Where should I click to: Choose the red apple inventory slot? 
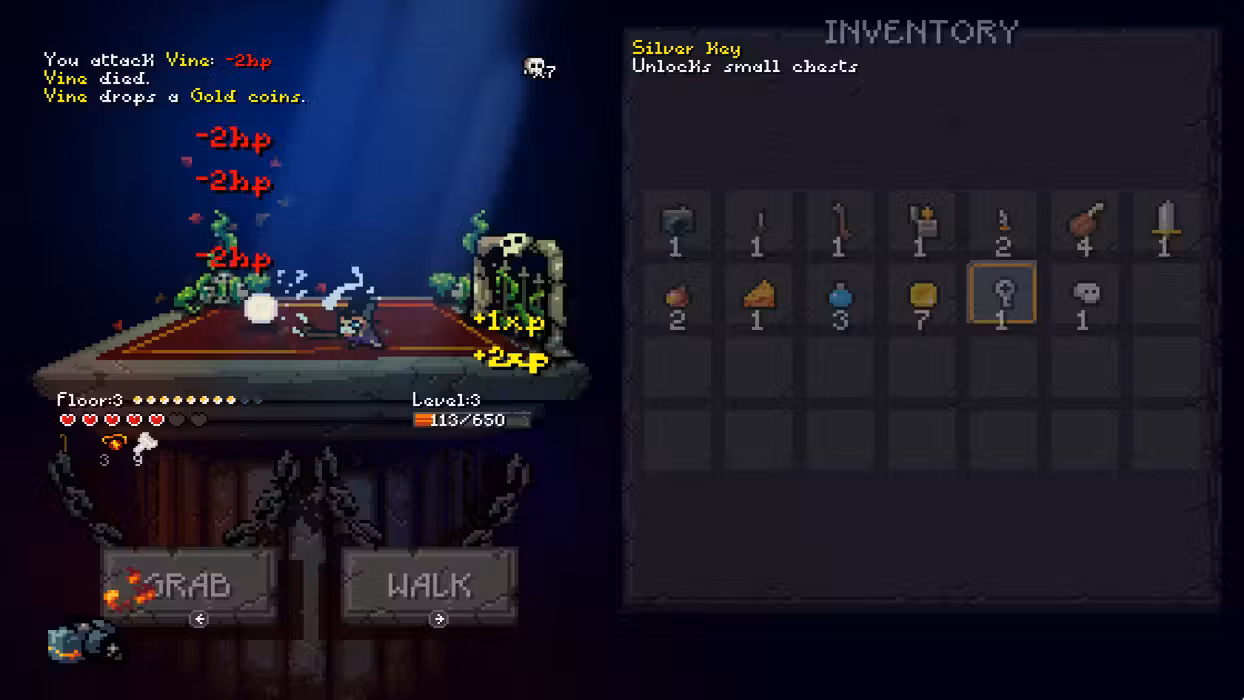pos(676,296)
